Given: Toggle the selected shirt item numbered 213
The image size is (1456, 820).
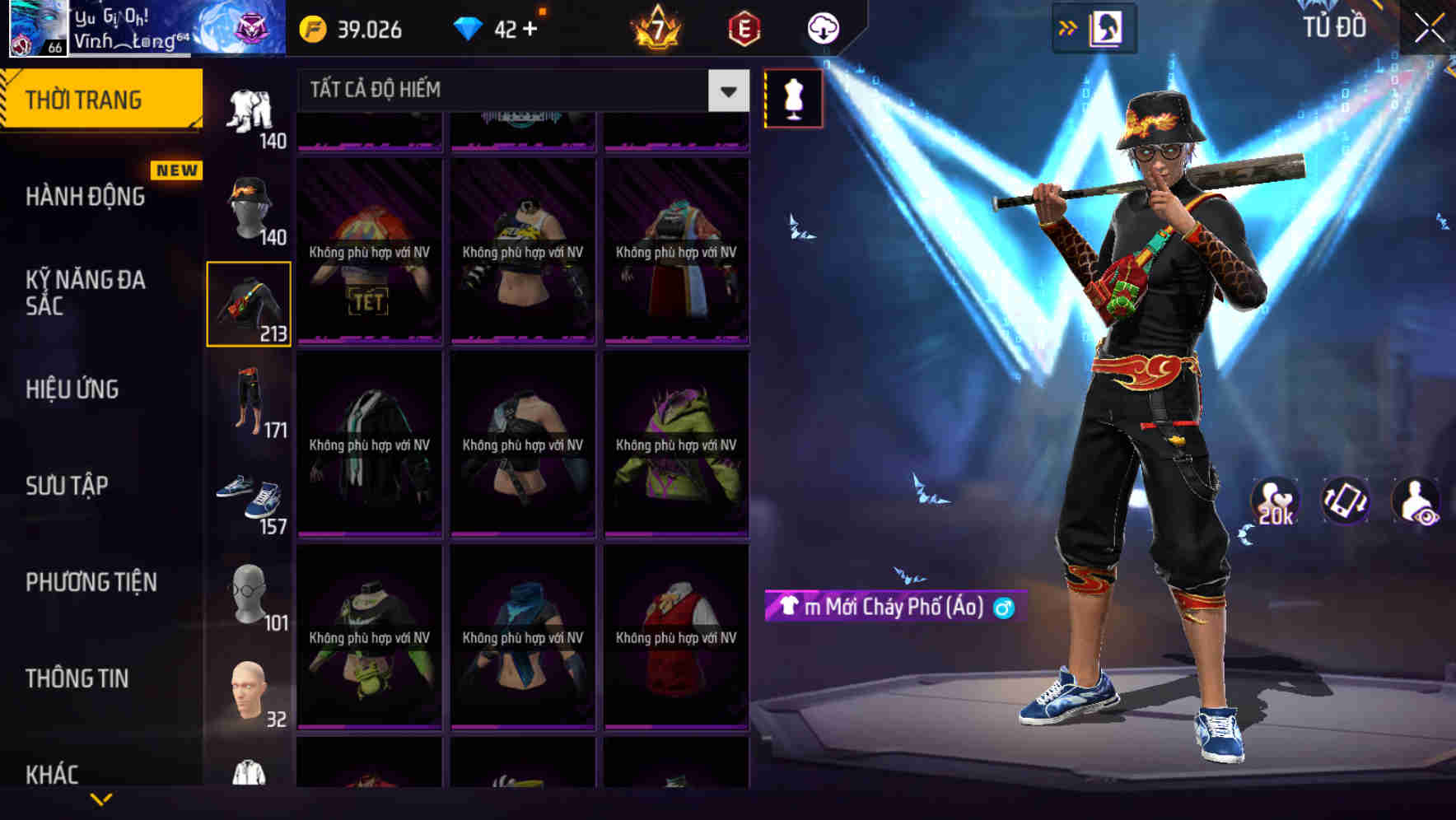Looking at the screenshot, I should coord(249,303).
